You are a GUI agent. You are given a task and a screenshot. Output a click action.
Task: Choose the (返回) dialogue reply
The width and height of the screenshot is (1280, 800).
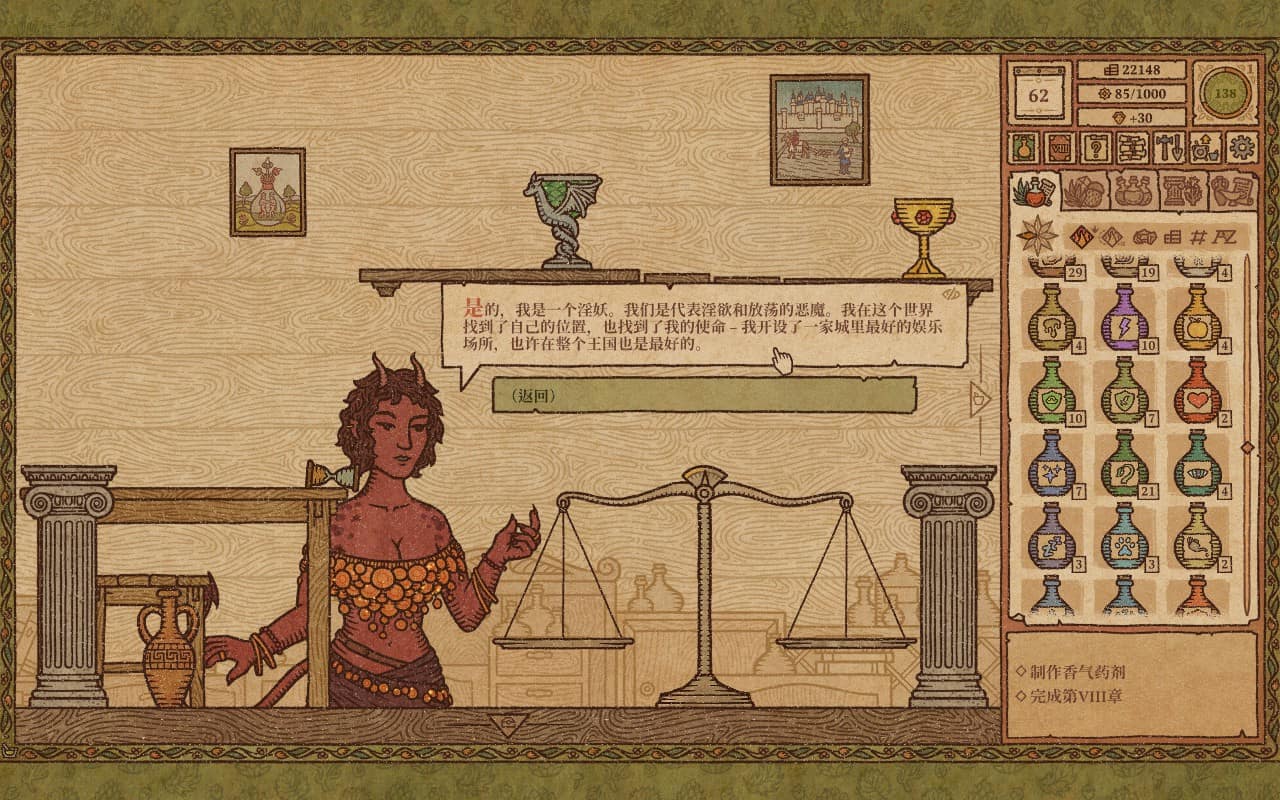pos(703,395)
